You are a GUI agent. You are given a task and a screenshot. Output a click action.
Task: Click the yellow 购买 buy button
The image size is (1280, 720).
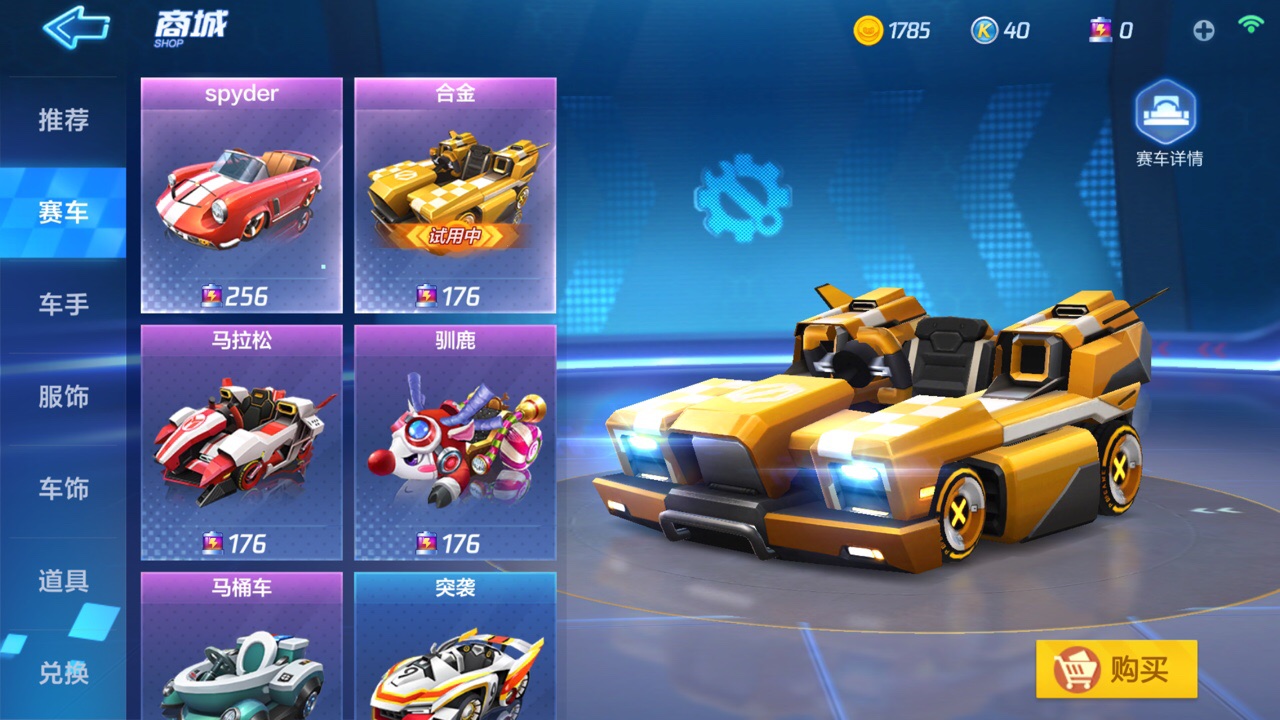click(x=1116, y=669)
